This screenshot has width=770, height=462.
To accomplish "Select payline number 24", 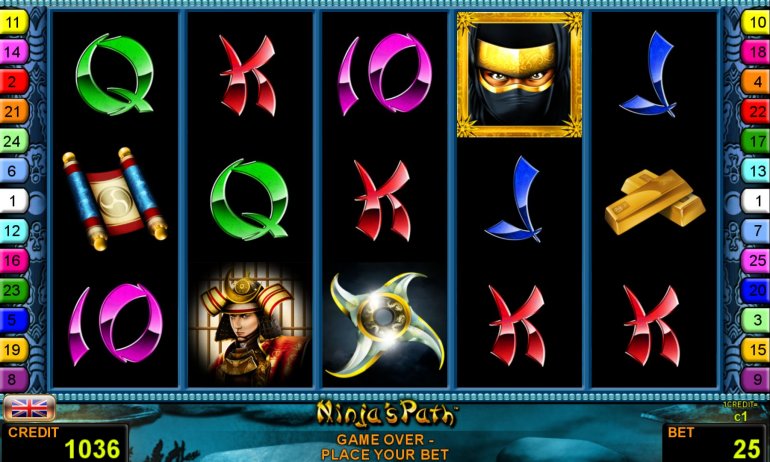I will [14, 141].
